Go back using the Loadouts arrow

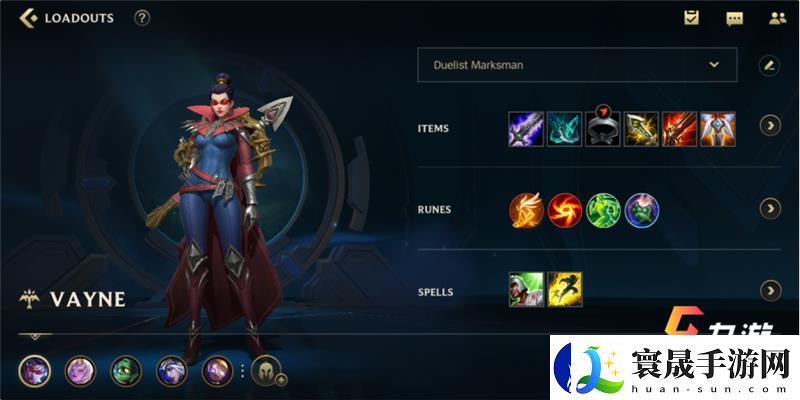(x=29, y=18)
